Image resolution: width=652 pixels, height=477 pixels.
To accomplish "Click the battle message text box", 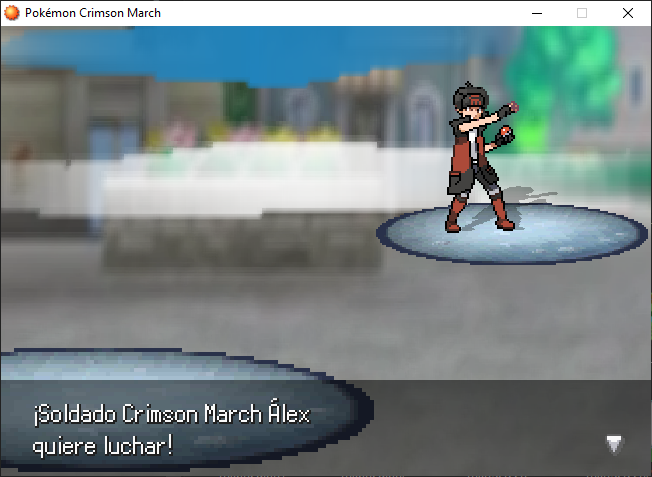I will pos(325,428).
